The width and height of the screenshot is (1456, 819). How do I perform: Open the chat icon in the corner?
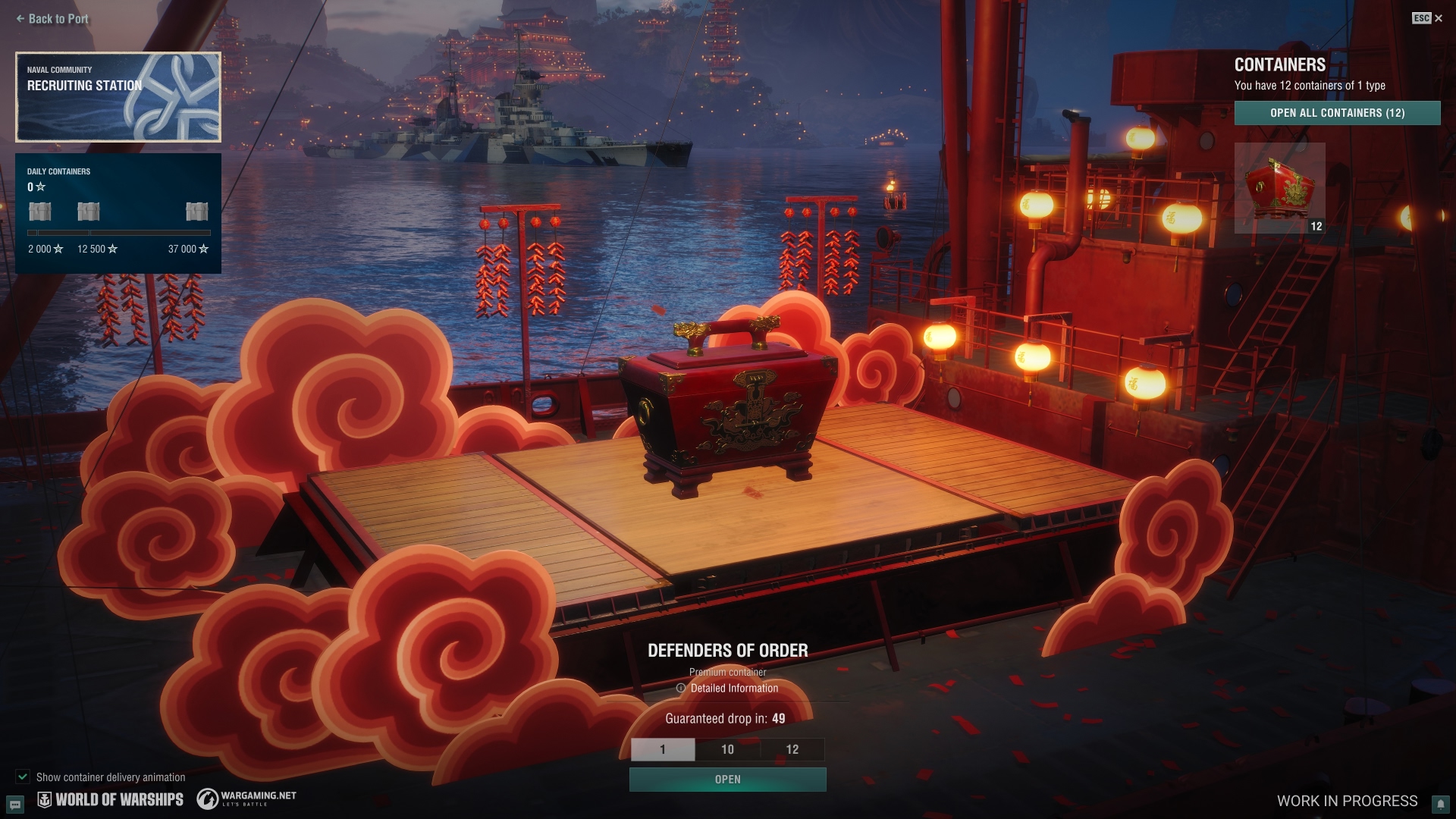click(x=15, y=804)
